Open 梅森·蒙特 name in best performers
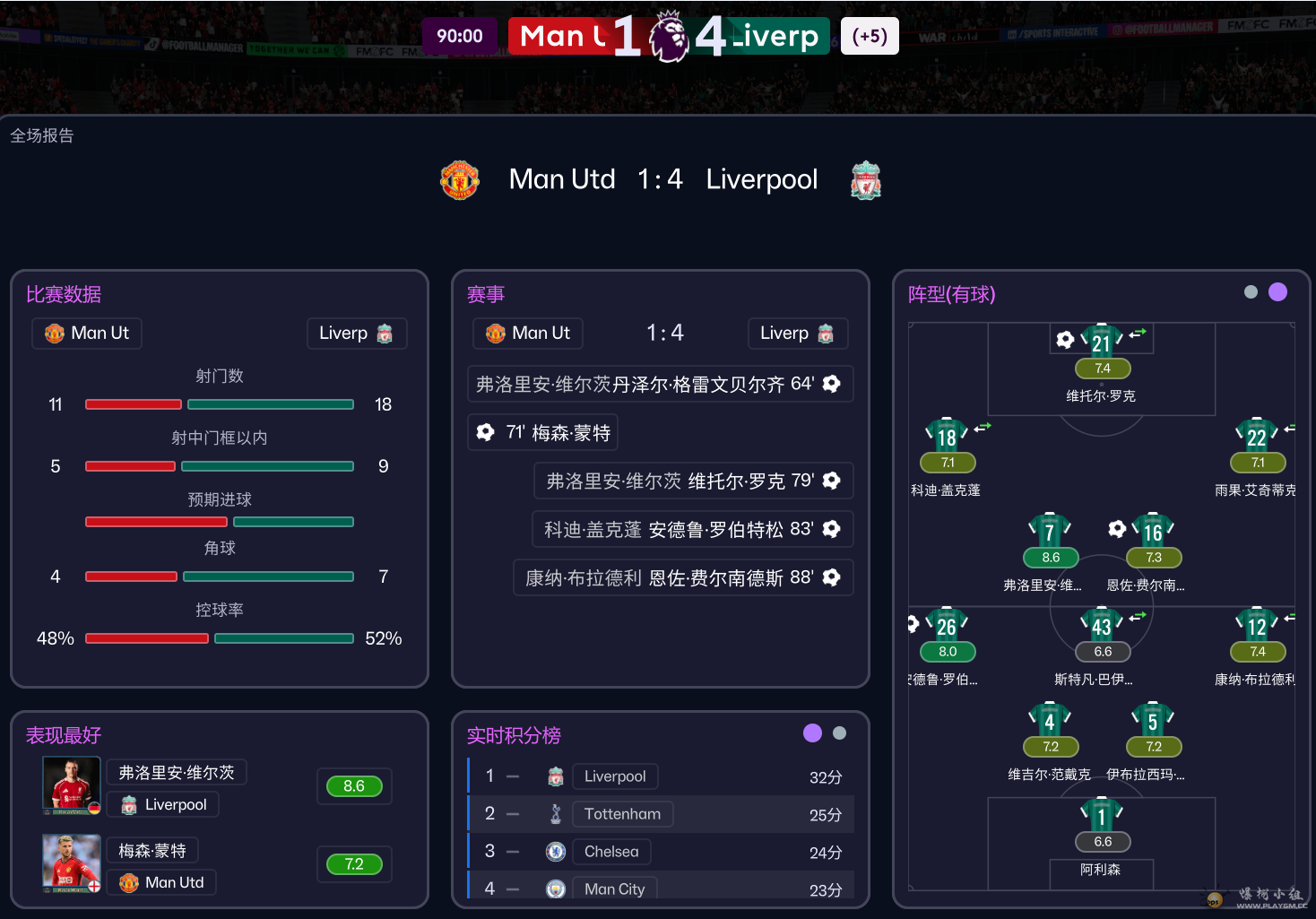The image size is (1316, 919). pyautogui.click(x=152, y=850)
